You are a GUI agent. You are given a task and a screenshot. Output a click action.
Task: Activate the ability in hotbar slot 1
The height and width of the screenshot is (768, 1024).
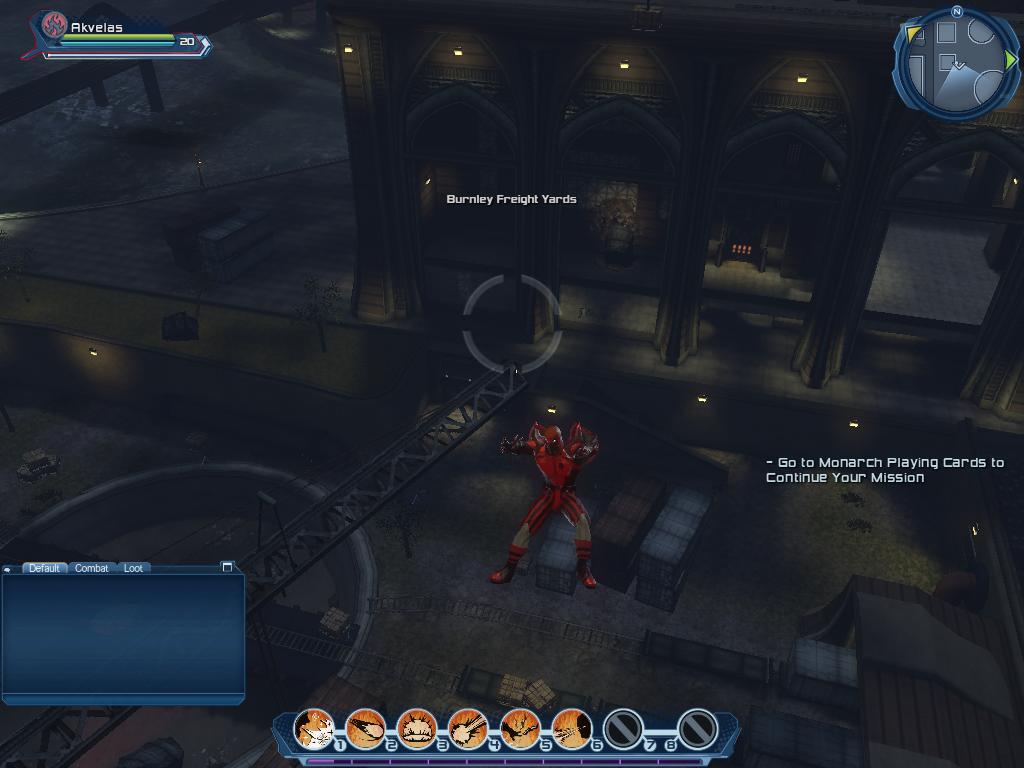point(314,729)
